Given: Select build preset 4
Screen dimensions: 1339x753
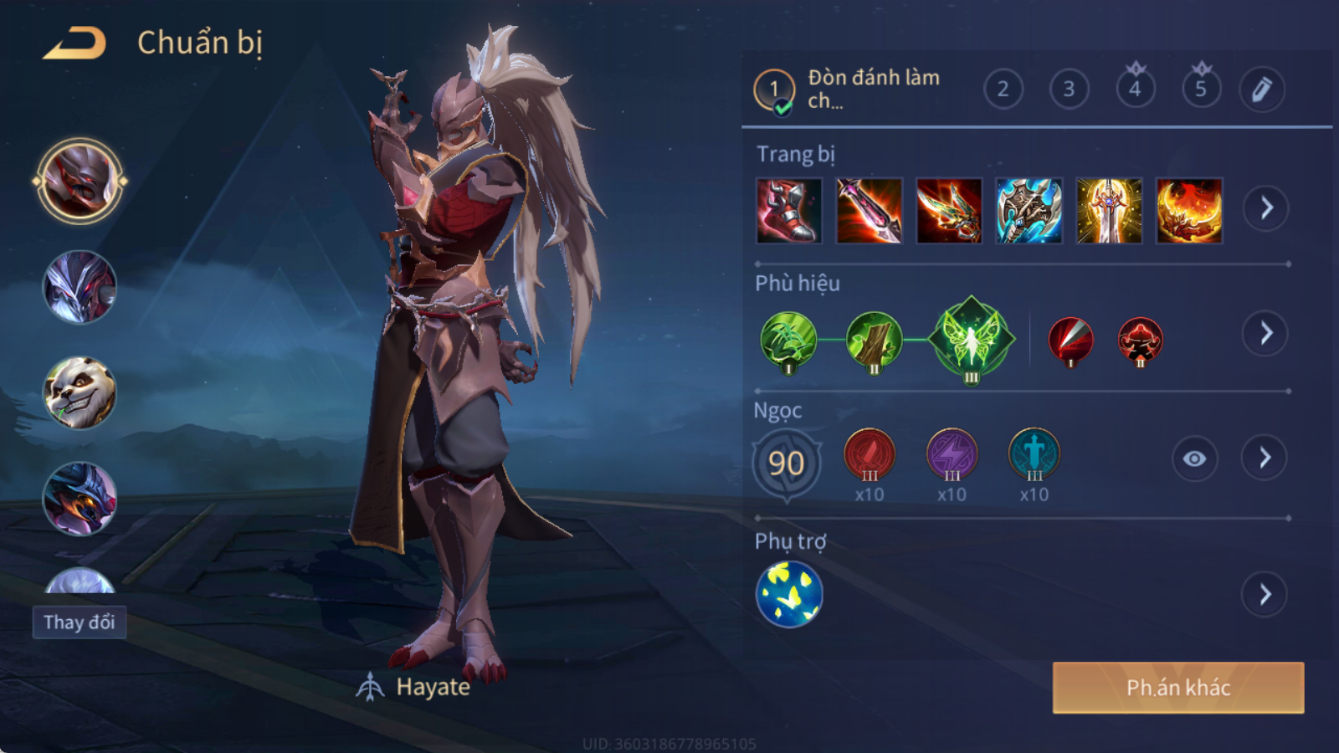Looking at the screenshot, I should click(x=1135, y=90).
